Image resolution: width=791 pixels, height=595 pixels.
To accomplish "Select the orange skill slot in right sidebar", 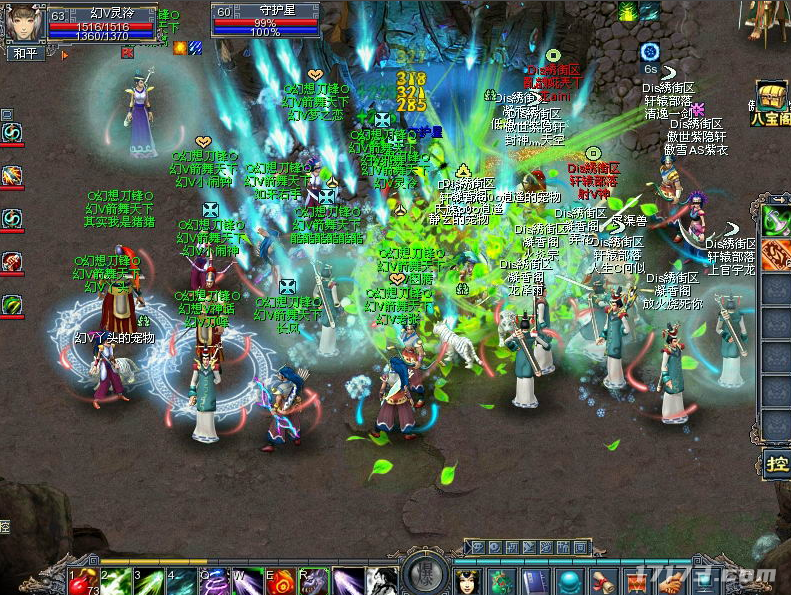I will 777,255.
